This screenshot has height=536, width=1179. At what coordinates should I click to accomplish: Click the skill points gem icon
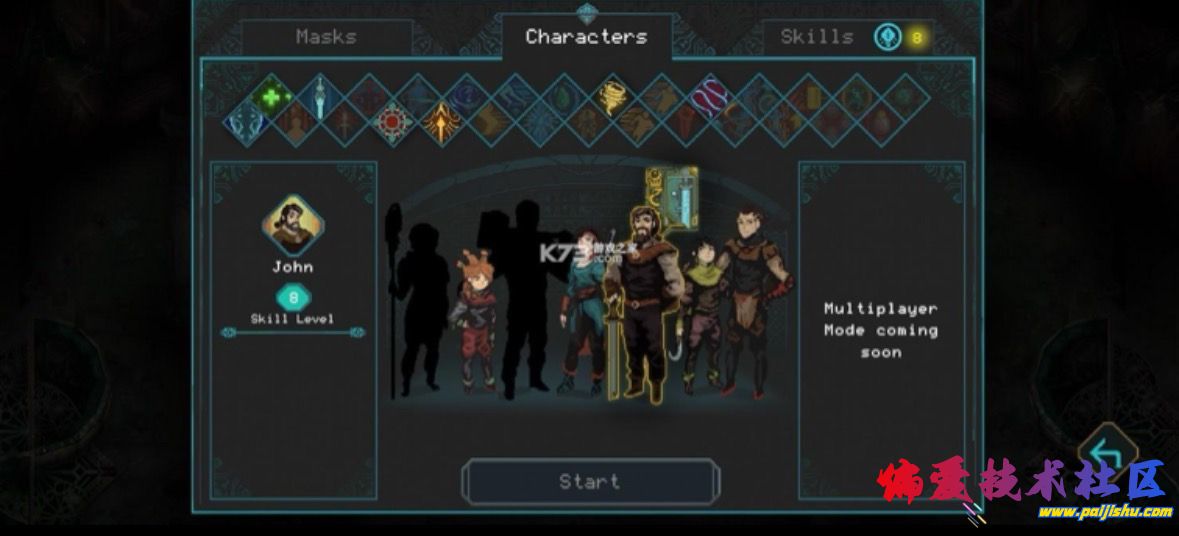(x=887, y=37)
